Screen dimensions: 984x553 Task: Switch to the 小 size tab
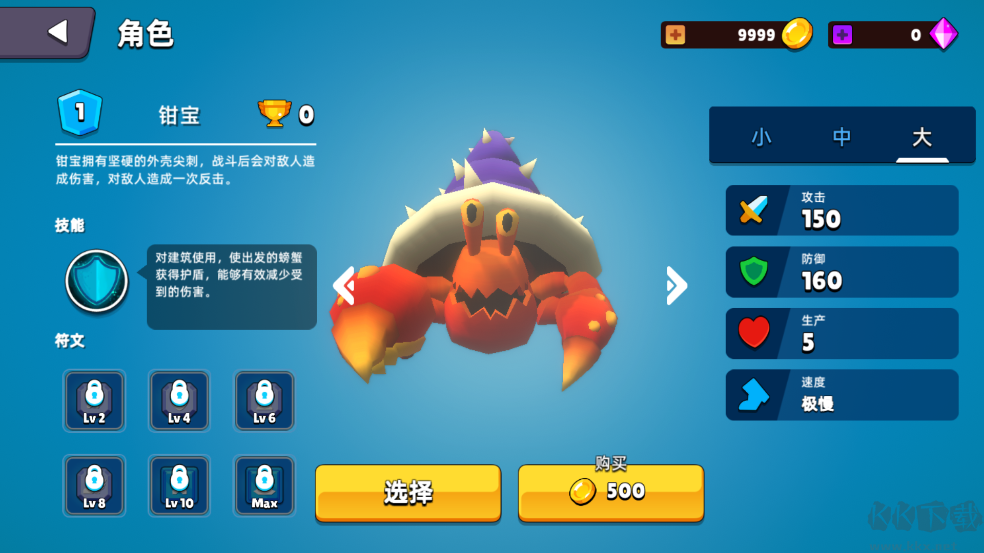(761, 137)
